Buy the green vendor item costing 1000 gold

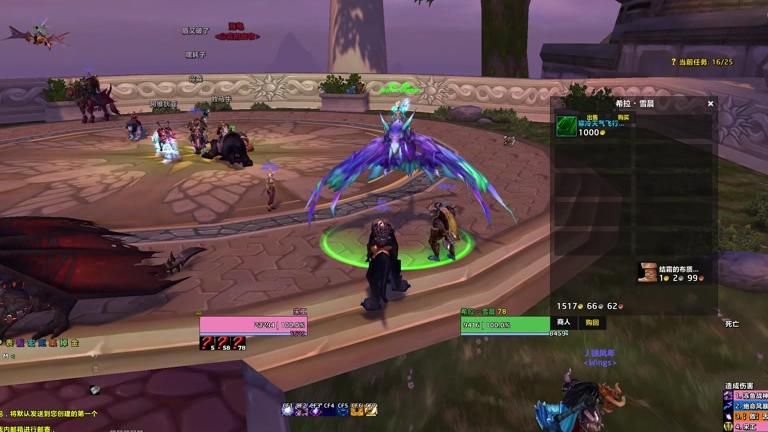coord(567,126)
